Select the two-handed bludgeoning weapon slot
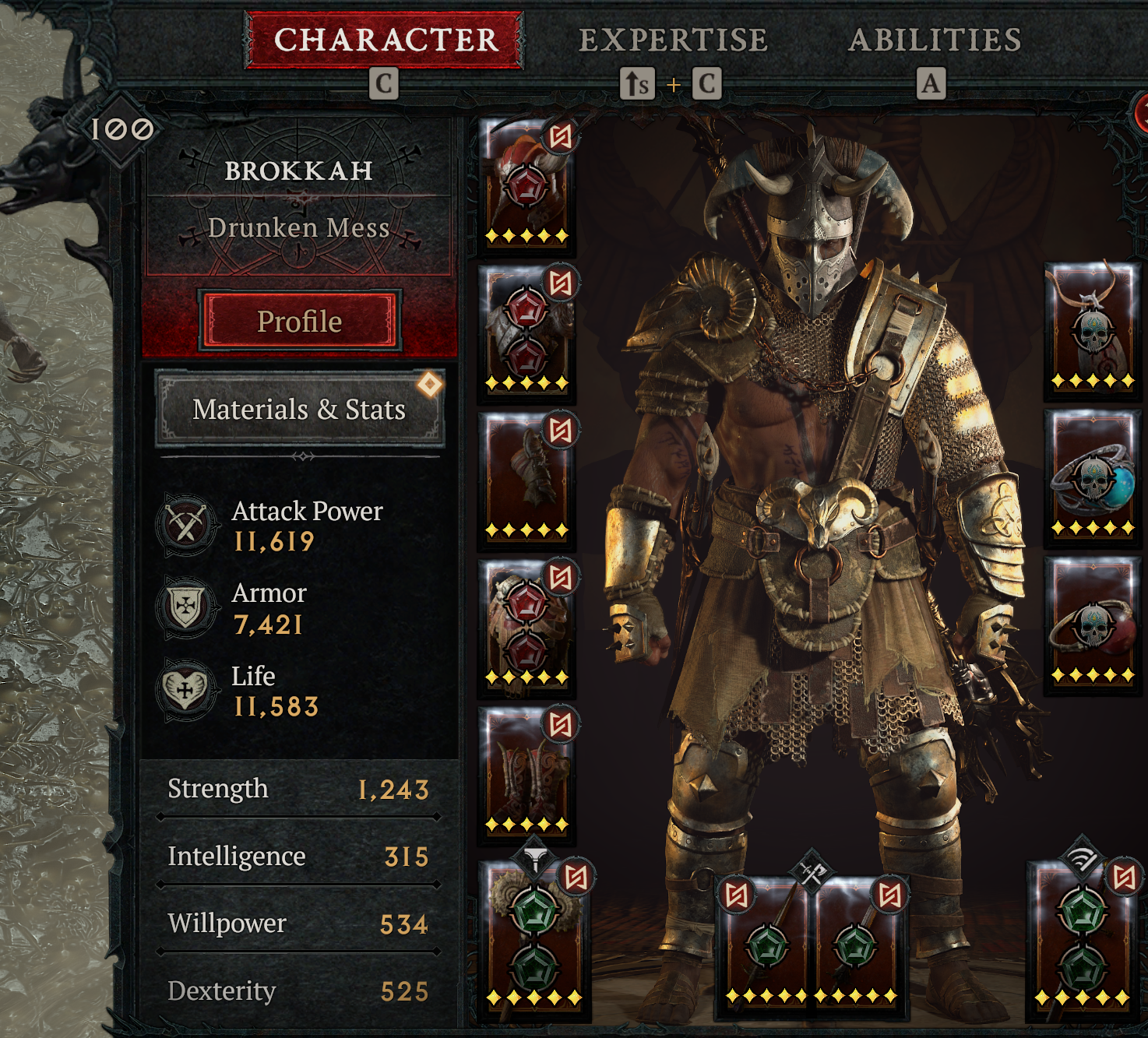The width and height of the screenshot is (1148, 1038). [x=534, y=938]
